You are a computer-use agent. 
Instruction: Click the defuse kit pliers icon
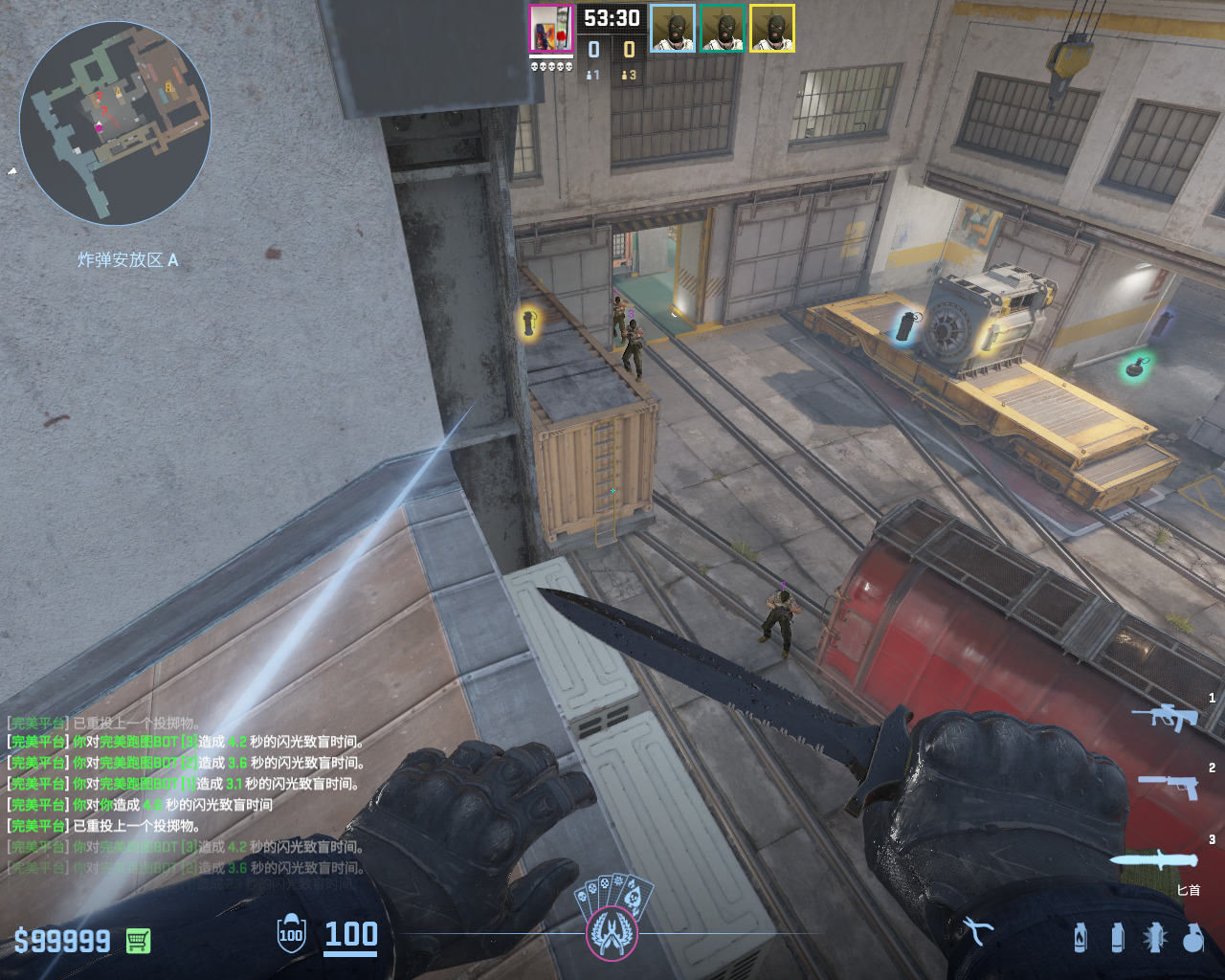(x=977, y=930)
